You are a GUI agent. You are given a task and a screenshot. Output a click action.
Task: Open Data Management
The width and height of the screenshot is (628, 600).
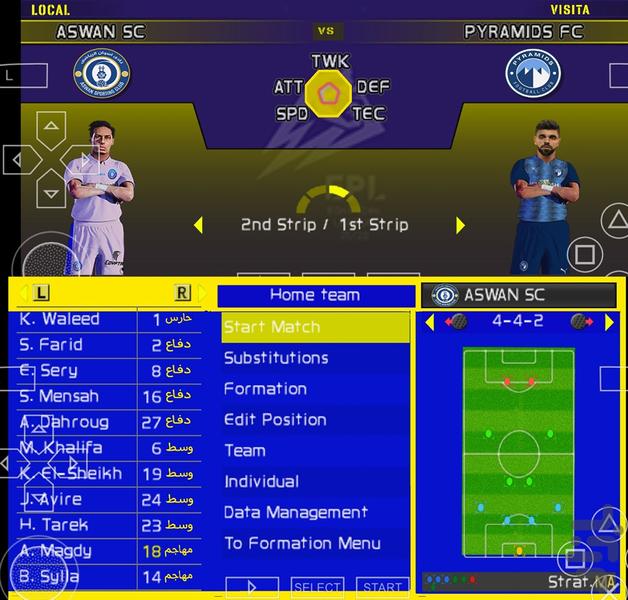click(315, 513)
